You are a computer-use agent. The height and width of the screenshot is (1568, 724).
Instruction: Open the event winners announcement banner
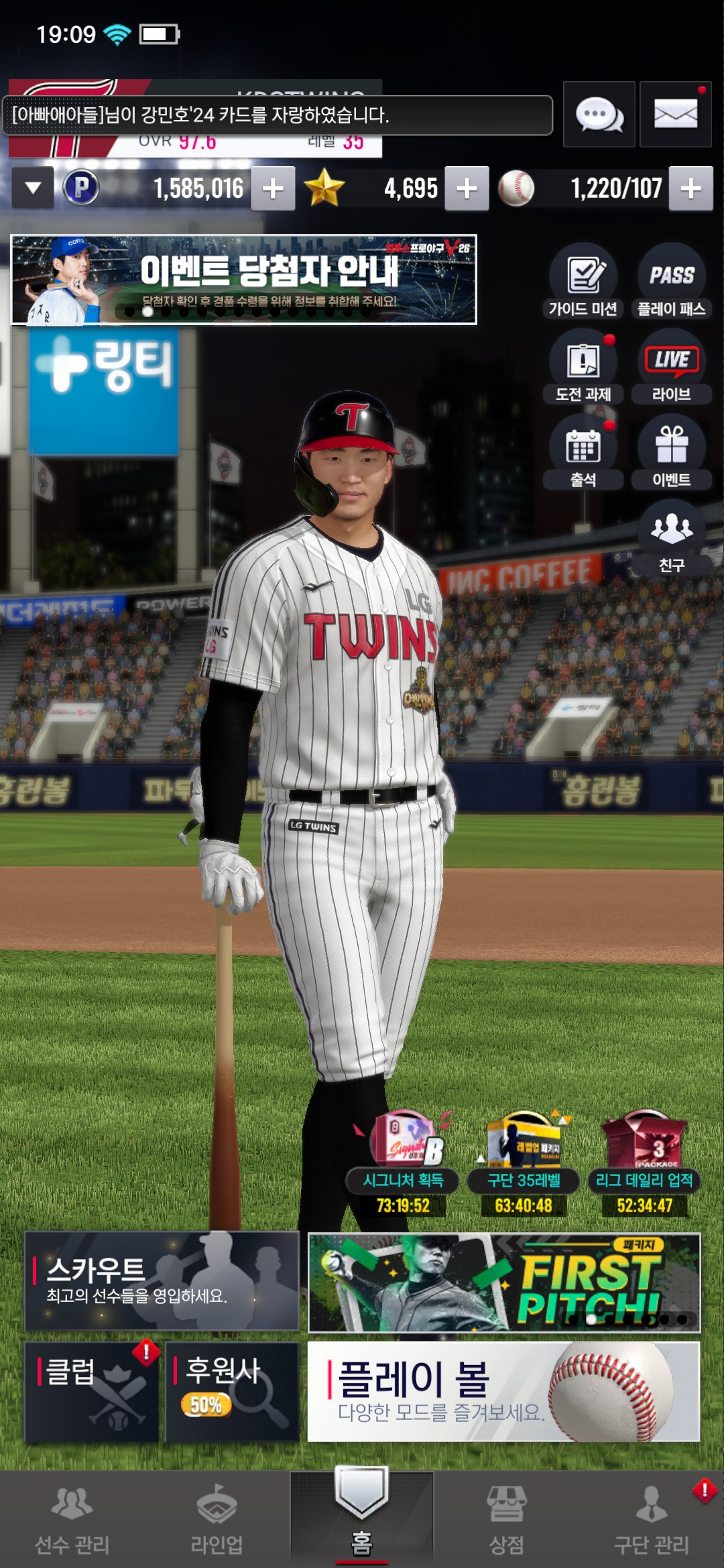pyautogui.click(x=244, y=279)
